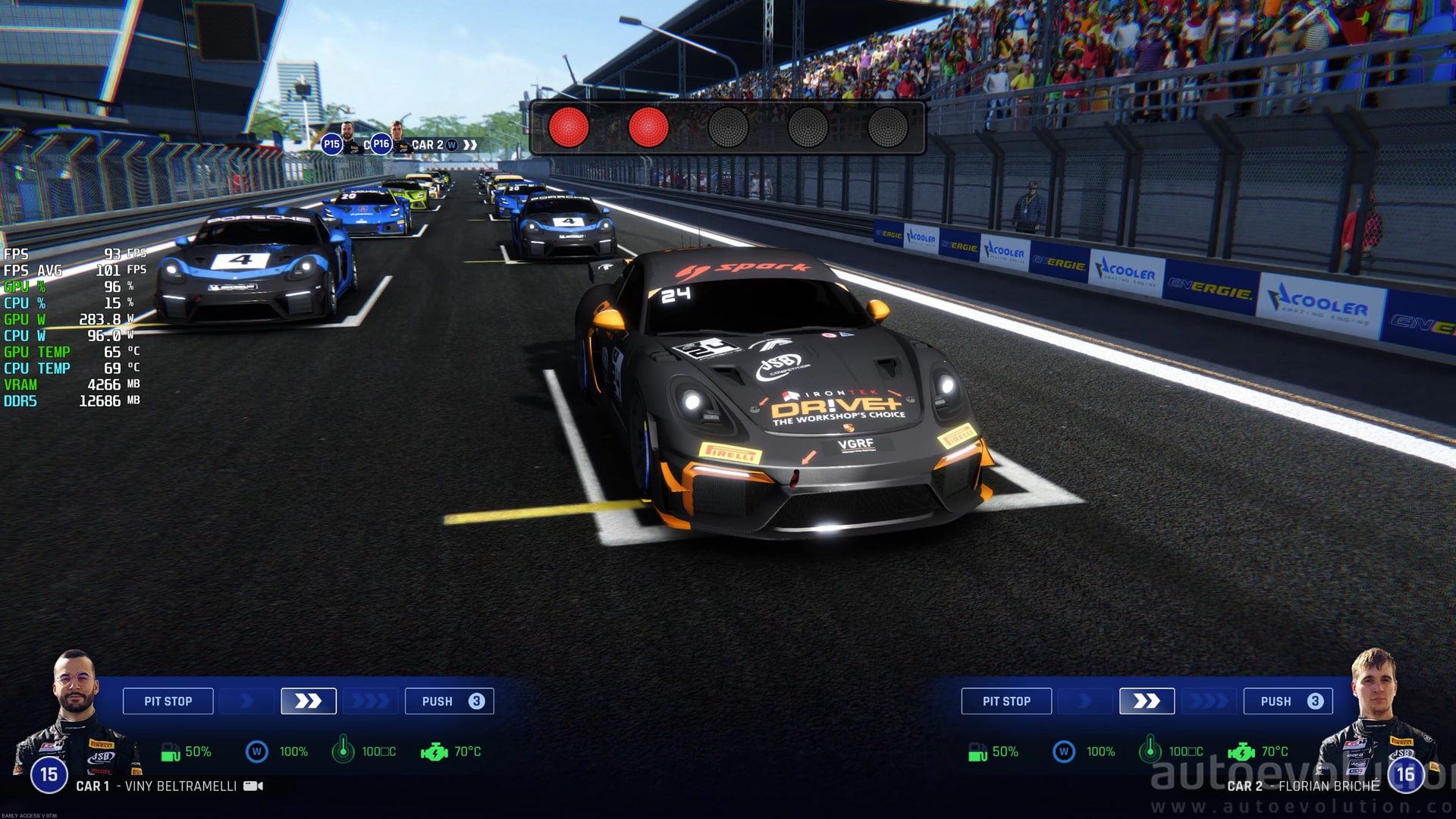Screen dimensions: 1456x819
Task: Select Car 1's double-chevron medium pace
Action: tap(308, 701)
